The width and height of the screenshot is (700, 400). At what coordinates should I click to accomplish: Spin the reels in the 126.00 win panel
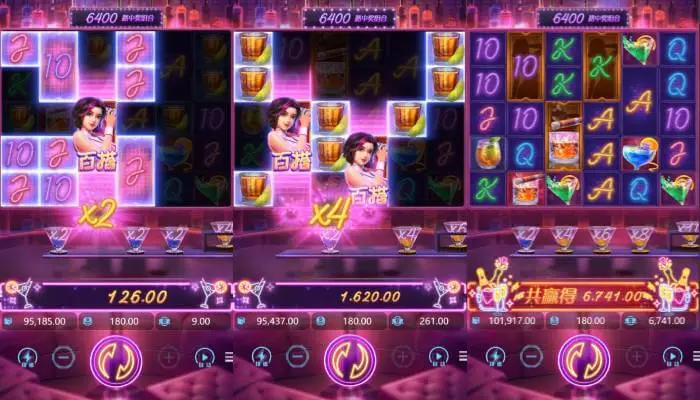(116, 360)
